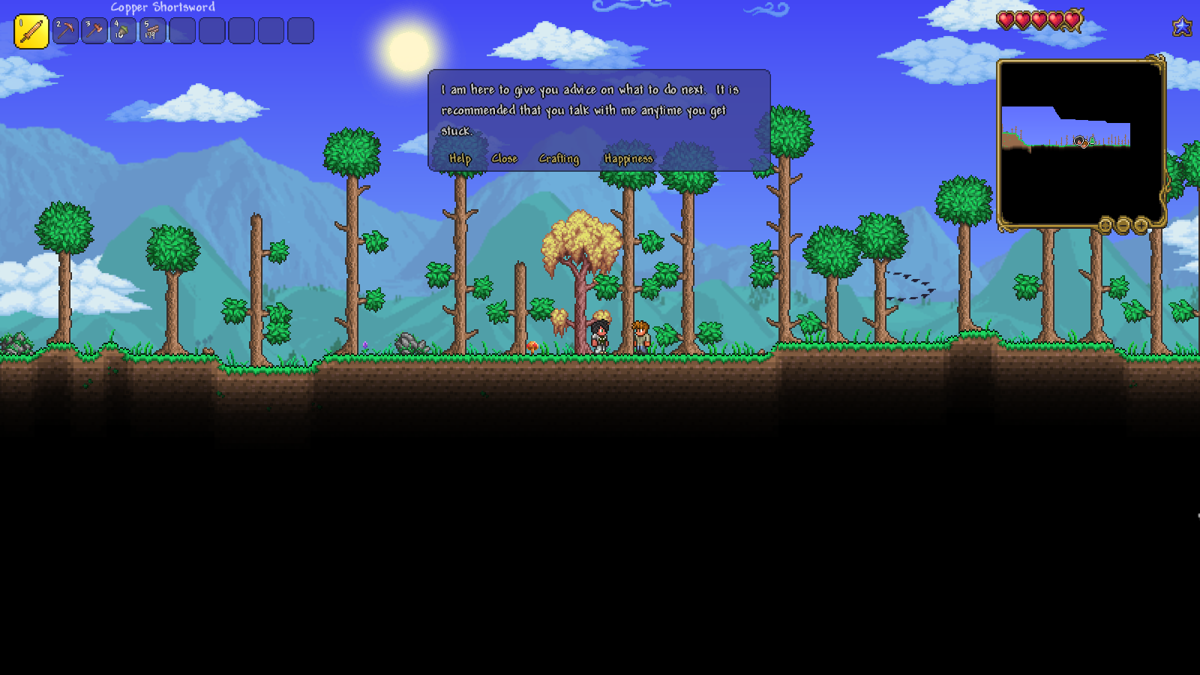The height and width of the screenshot is (675, 1200).
Task: Open the Guide's Crafting option
Action: pos(559,159)
